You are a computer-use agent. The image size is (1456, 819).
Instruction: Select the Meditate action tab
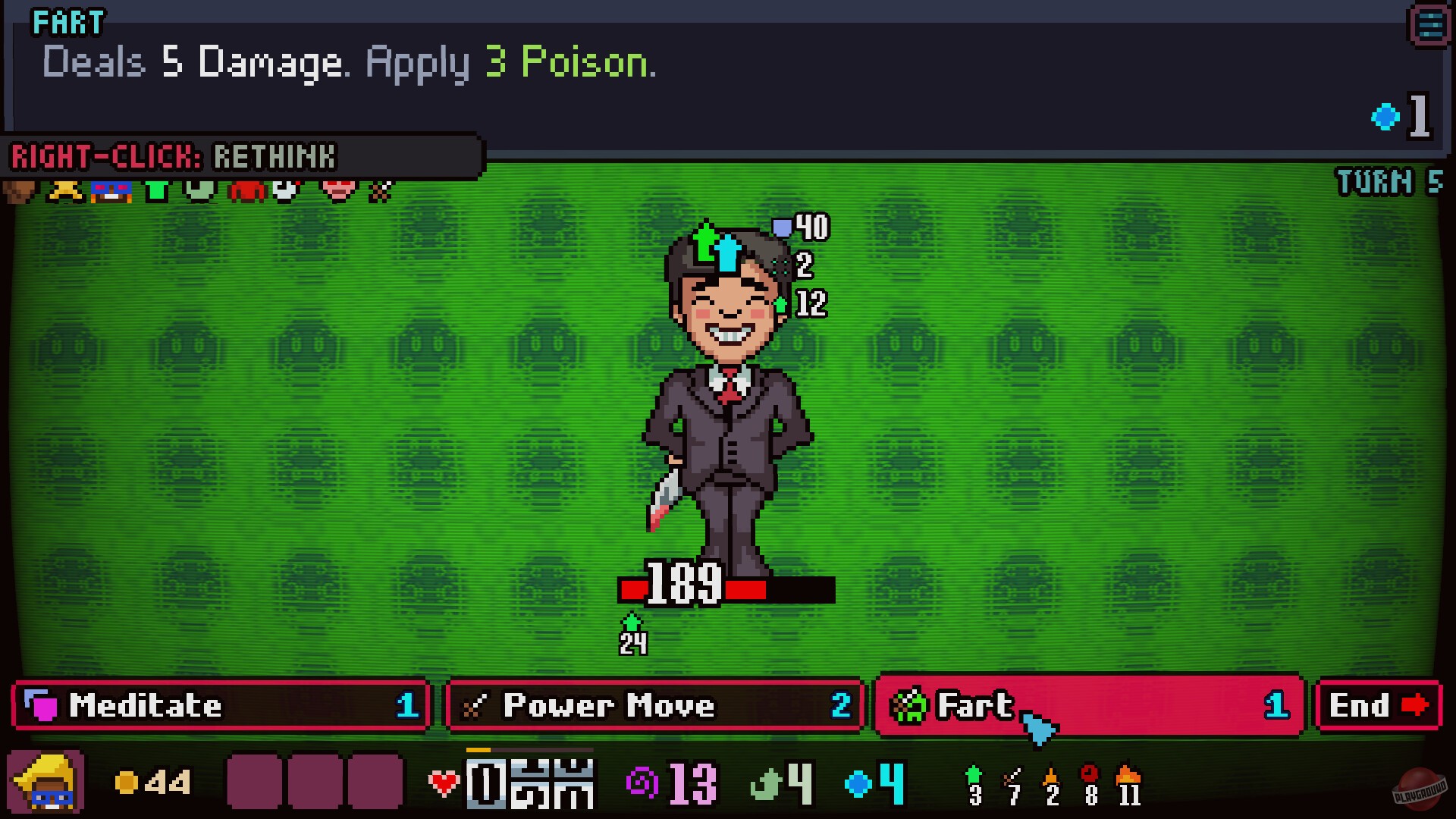click(220, 706)
